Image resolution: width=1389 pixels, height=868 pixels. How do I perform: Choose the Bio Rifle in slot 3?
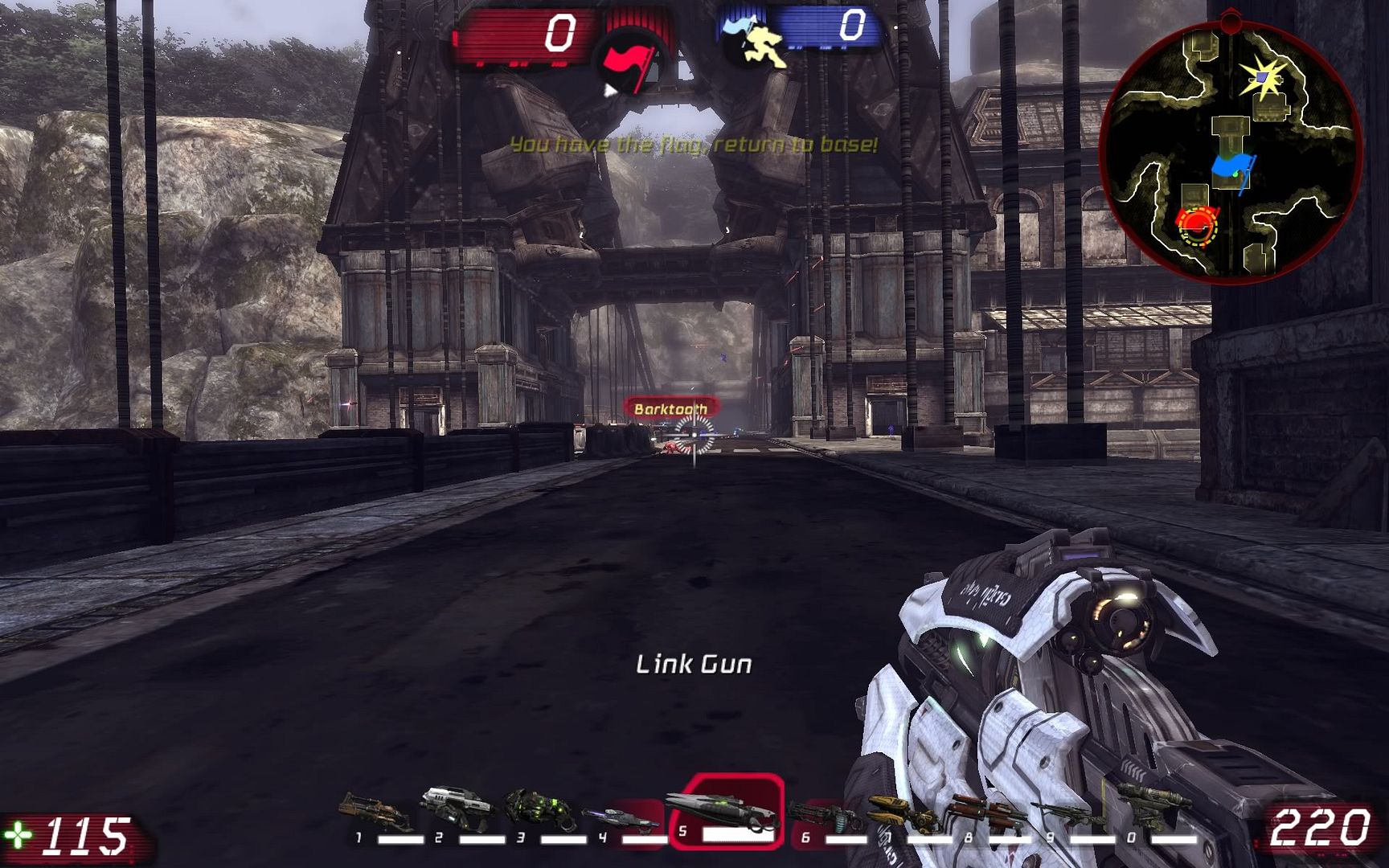coord(540,812)
